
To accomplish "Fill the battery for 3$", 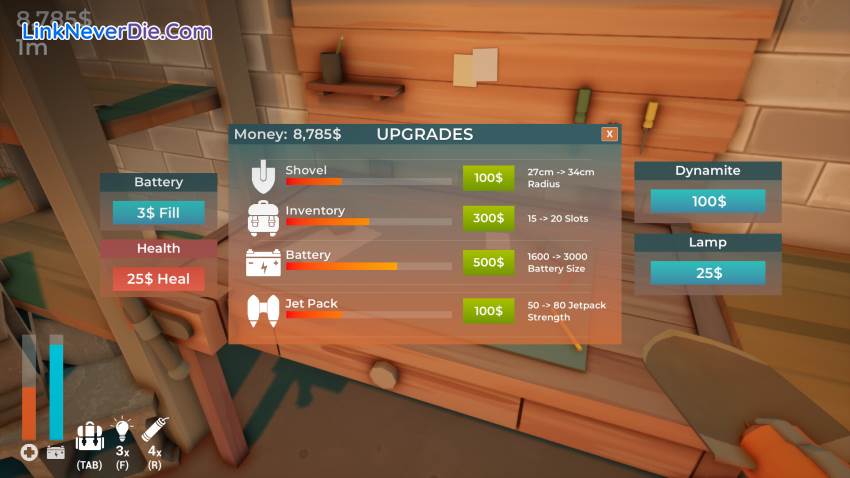I will point(158,213).
